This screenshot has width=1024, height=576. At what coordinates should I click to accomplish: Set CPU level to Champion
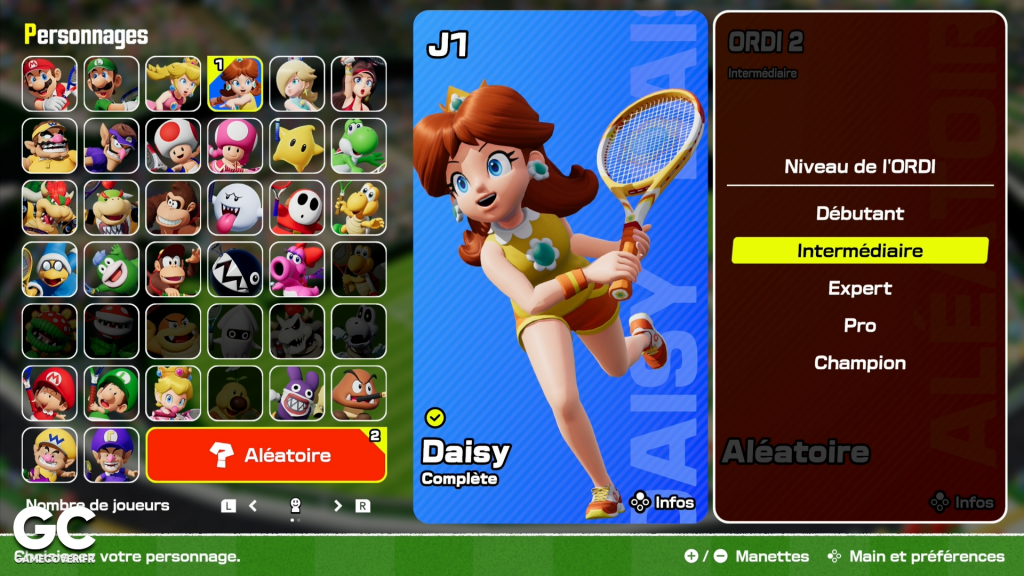(859, 363)
